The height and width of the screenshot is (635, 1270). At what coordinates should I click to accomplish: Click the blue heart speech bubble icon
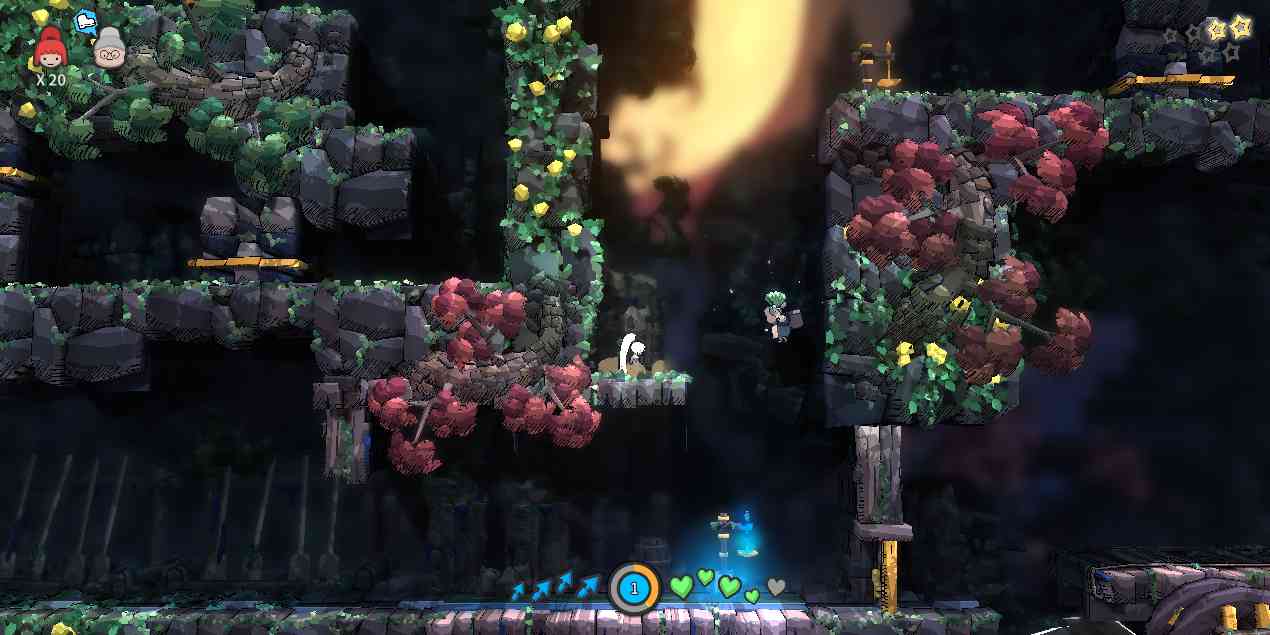[87, 19]
